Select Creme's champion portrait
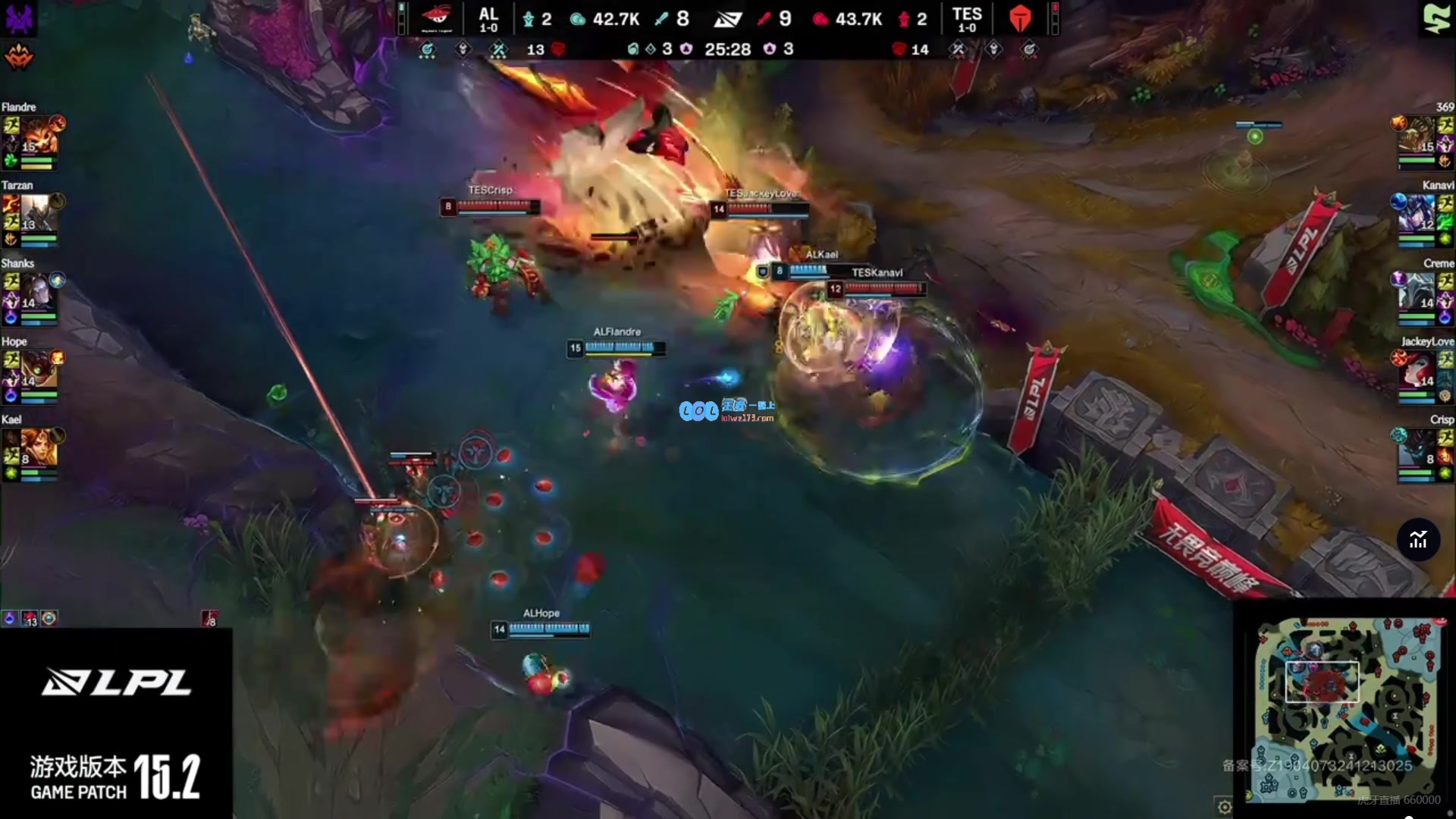The width and height of the screenshot is (1456, 819). [1417, 292]
